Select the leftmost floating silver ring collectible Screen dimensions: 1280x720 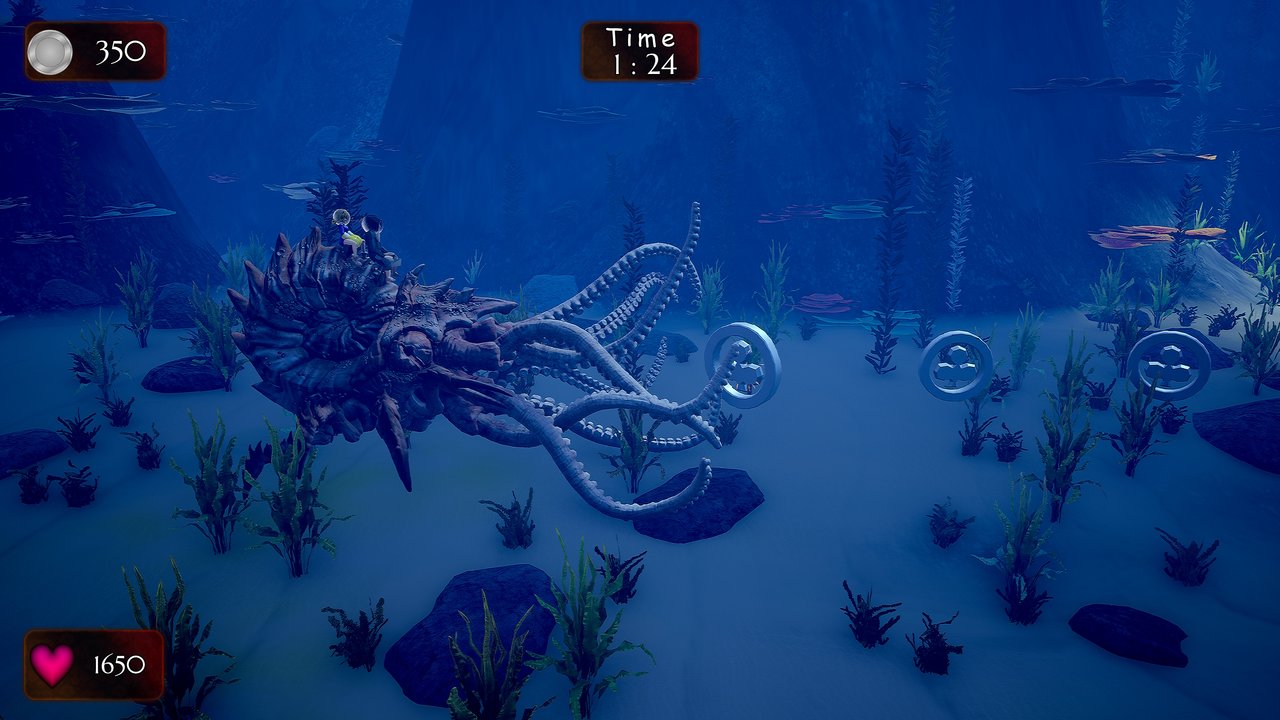pos(740,362)
